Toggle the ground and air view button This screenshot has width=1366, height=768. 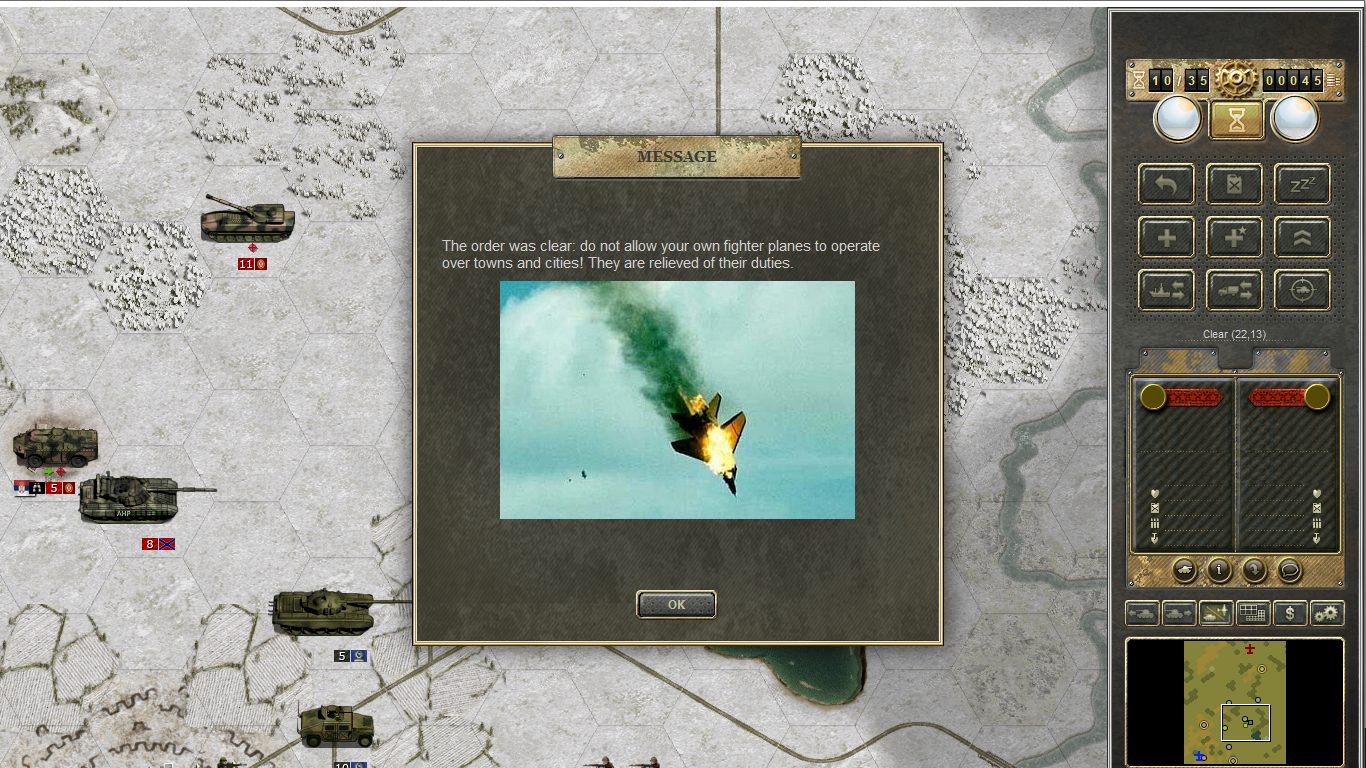click(x=1216, y=613)
